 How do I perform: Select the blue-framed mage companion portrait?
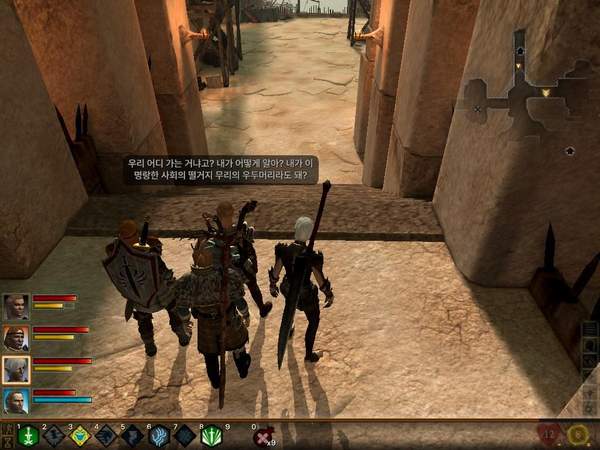[16, 401]
